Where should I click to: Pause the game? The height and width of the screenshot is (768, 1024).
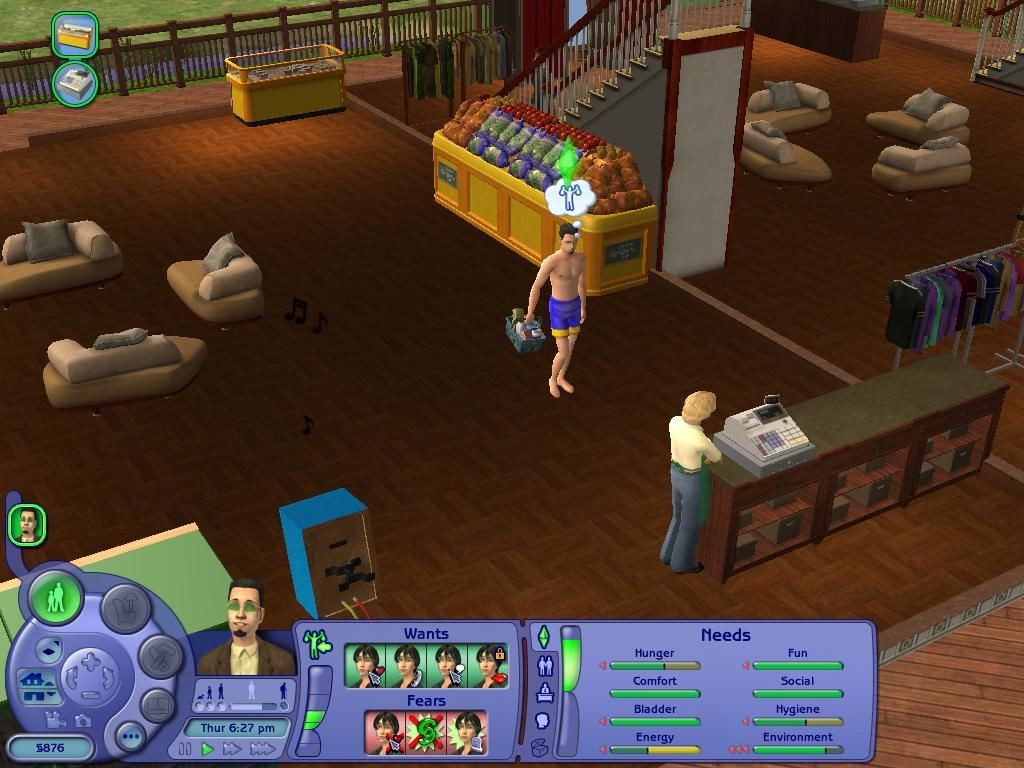click(185, 748)
